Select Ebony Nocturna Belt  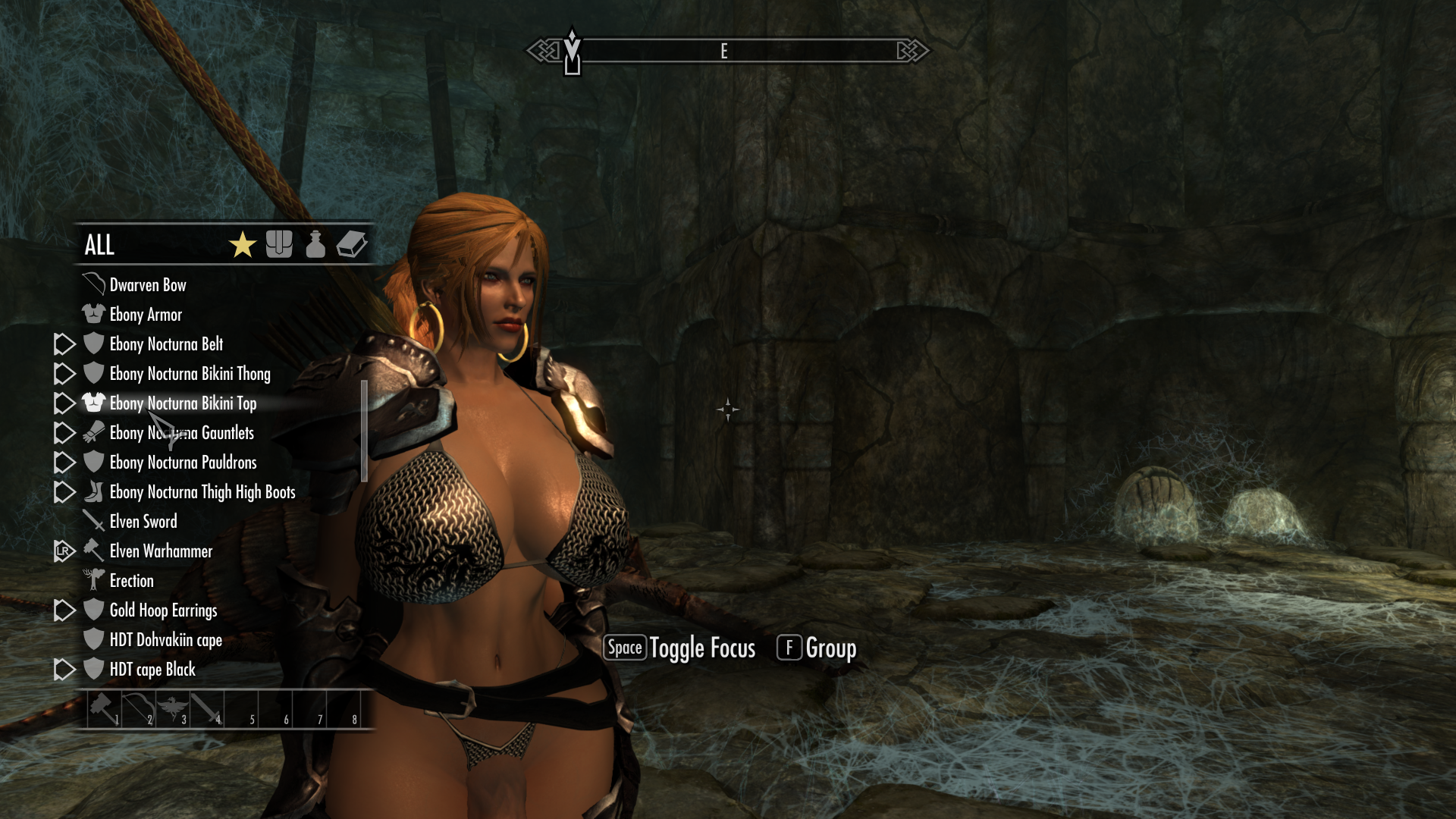(x=166, y=344)
